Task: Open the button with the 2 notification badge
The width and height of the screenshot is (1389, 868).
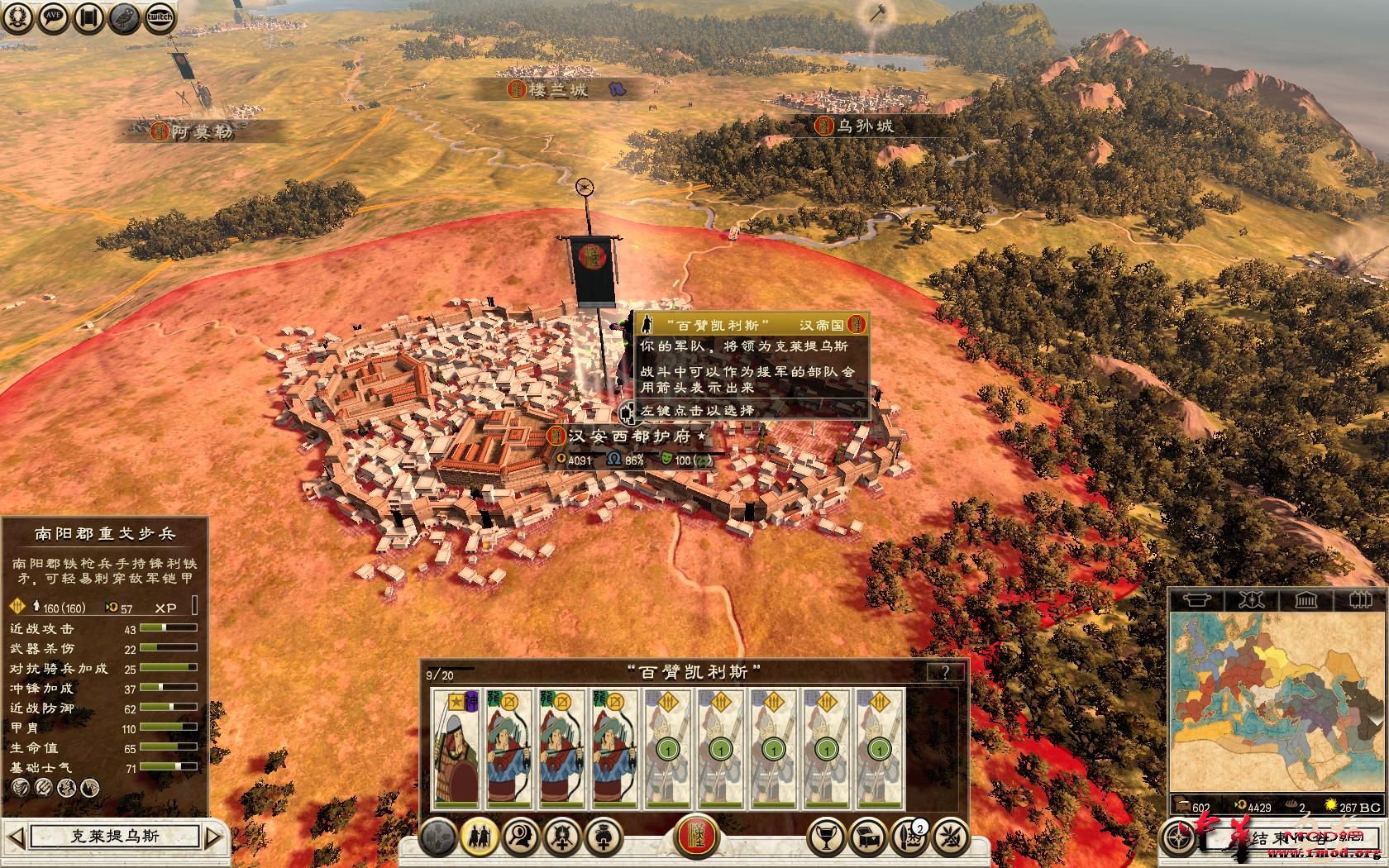Action: (x=908, y=837)
